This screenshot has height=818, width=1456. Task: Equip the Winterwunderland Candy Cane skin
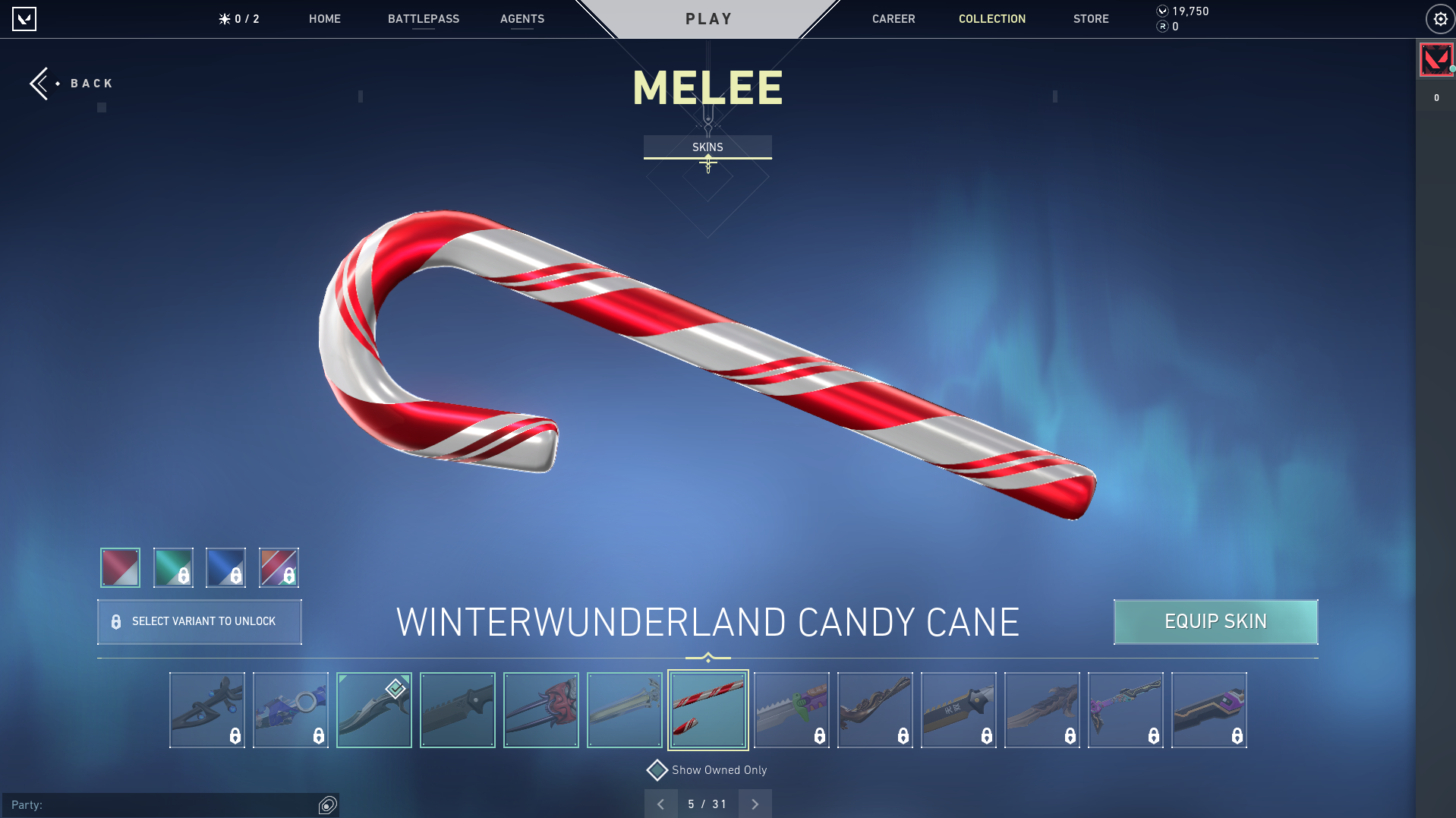tap(1215, 621)
